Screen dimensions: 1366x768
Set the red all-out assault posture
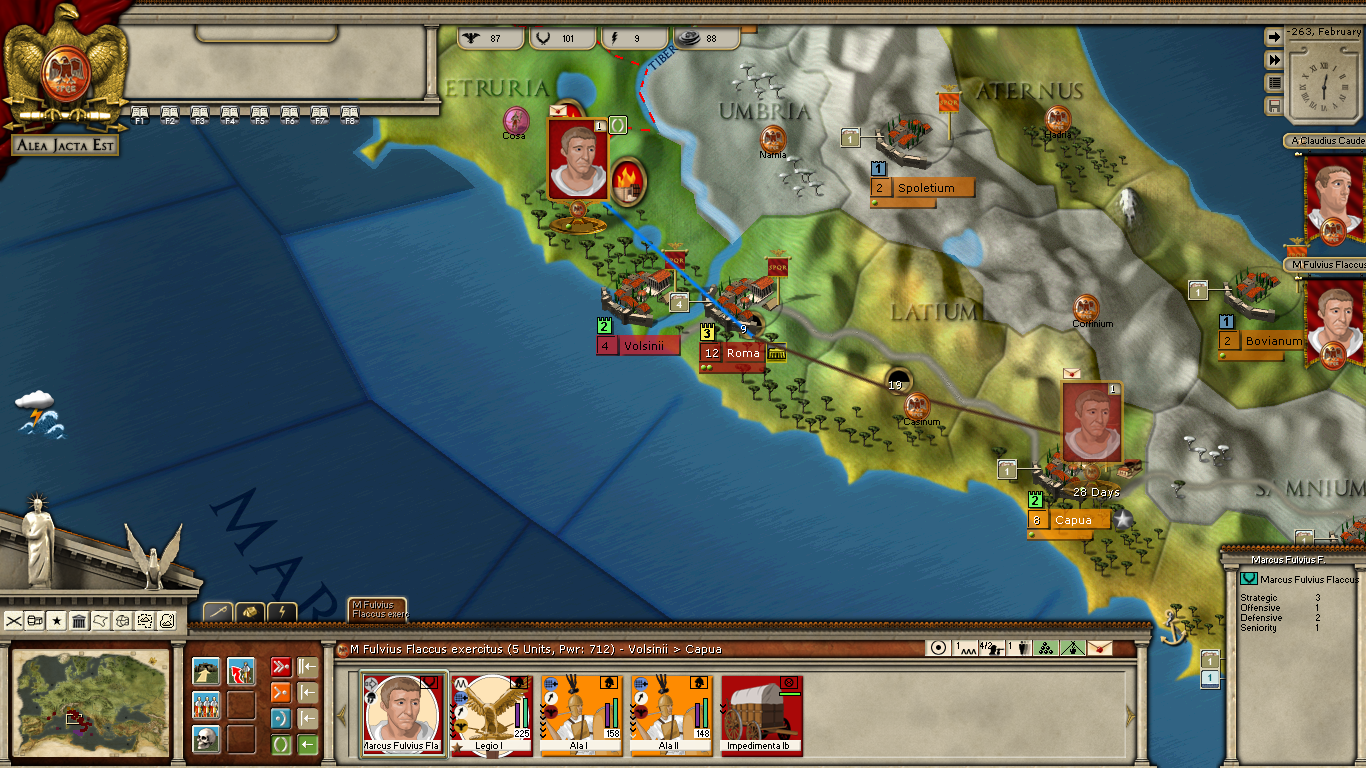pyautogui.click(x=281, y=667)
